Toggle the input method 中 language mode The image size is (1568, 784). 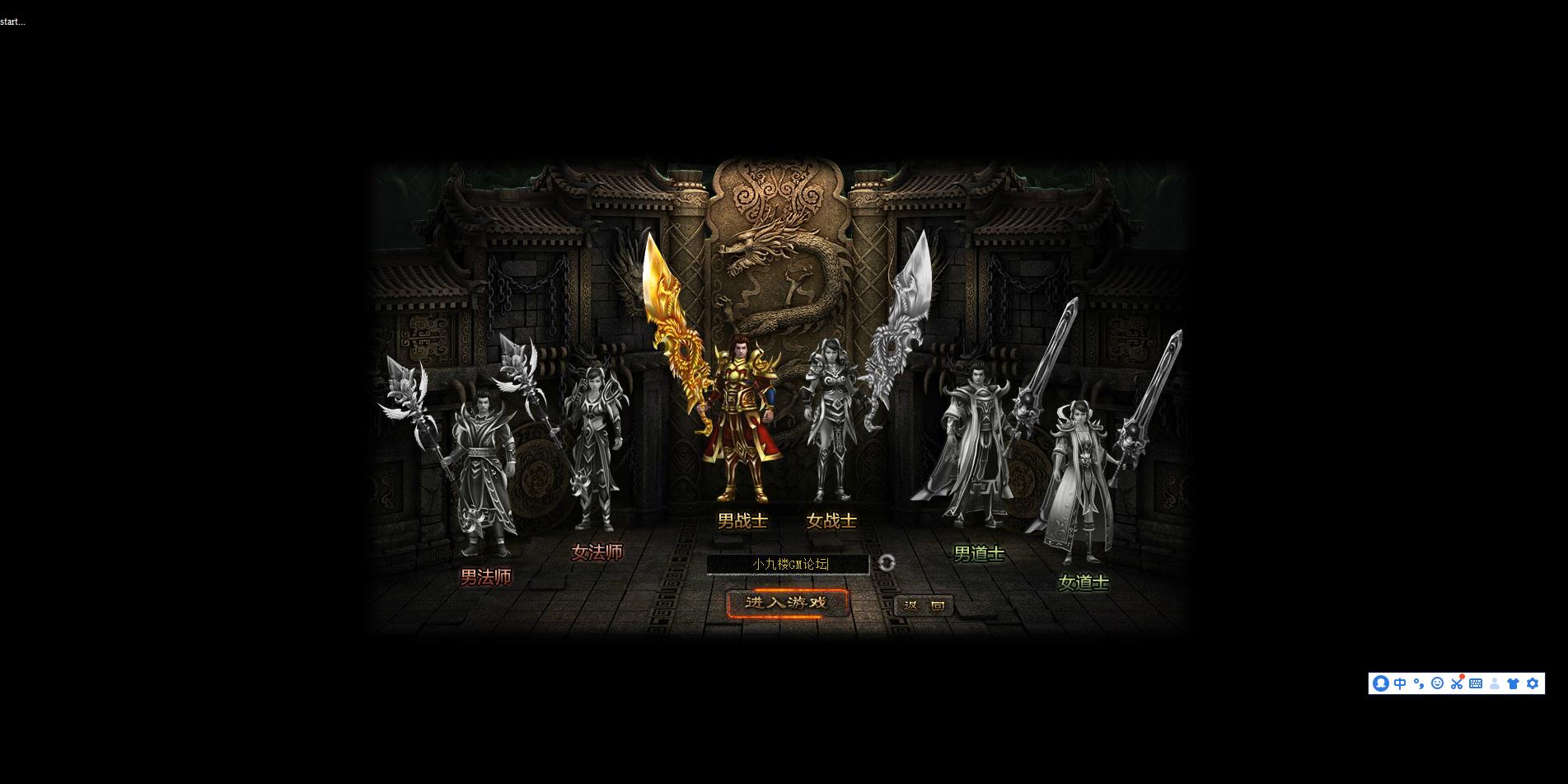coord(1400,683)
